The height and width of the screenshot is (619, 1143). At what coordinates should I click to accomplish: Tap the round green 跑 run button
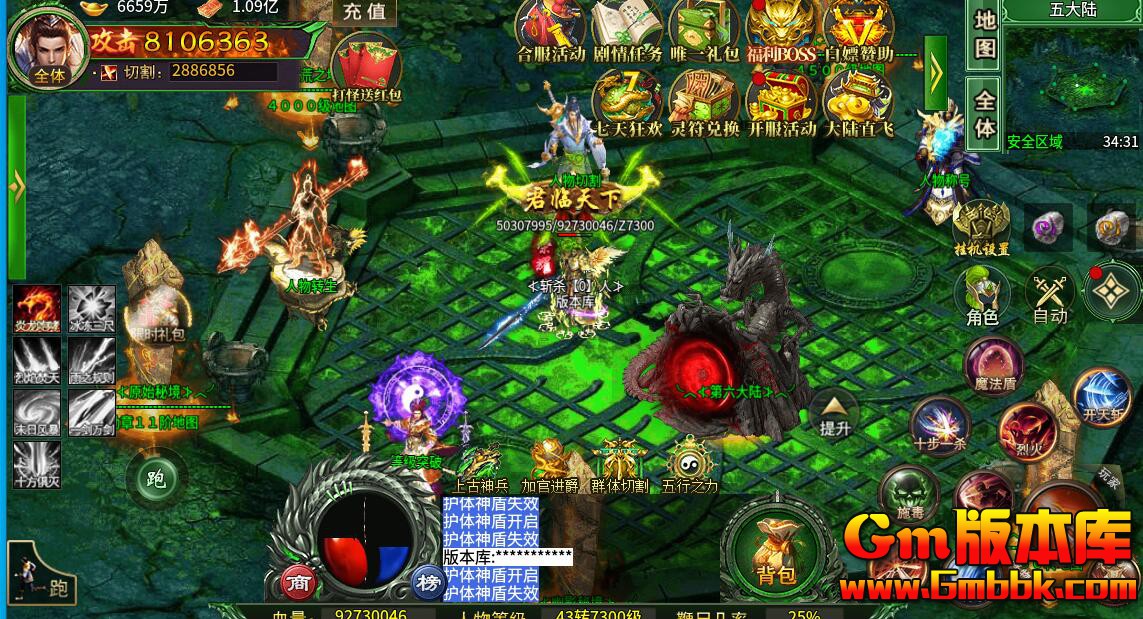156,478
